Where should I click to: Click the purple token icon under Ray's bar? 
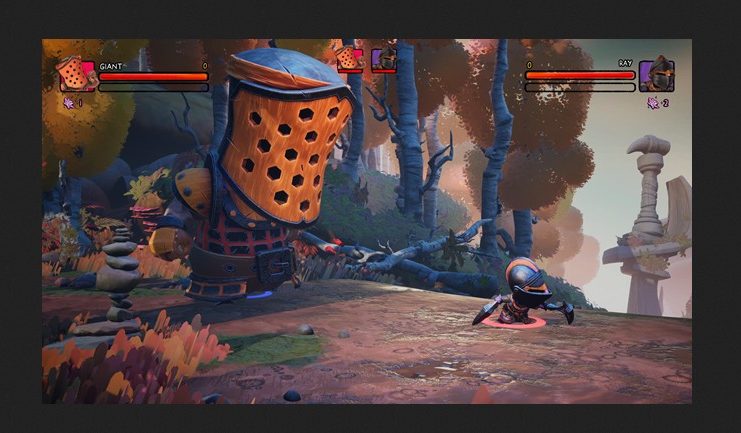click(x=653, y=102)
